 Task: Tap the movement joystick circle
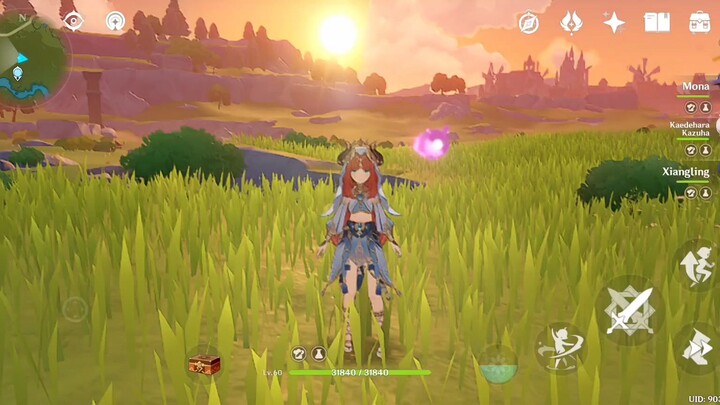point(75,309)
